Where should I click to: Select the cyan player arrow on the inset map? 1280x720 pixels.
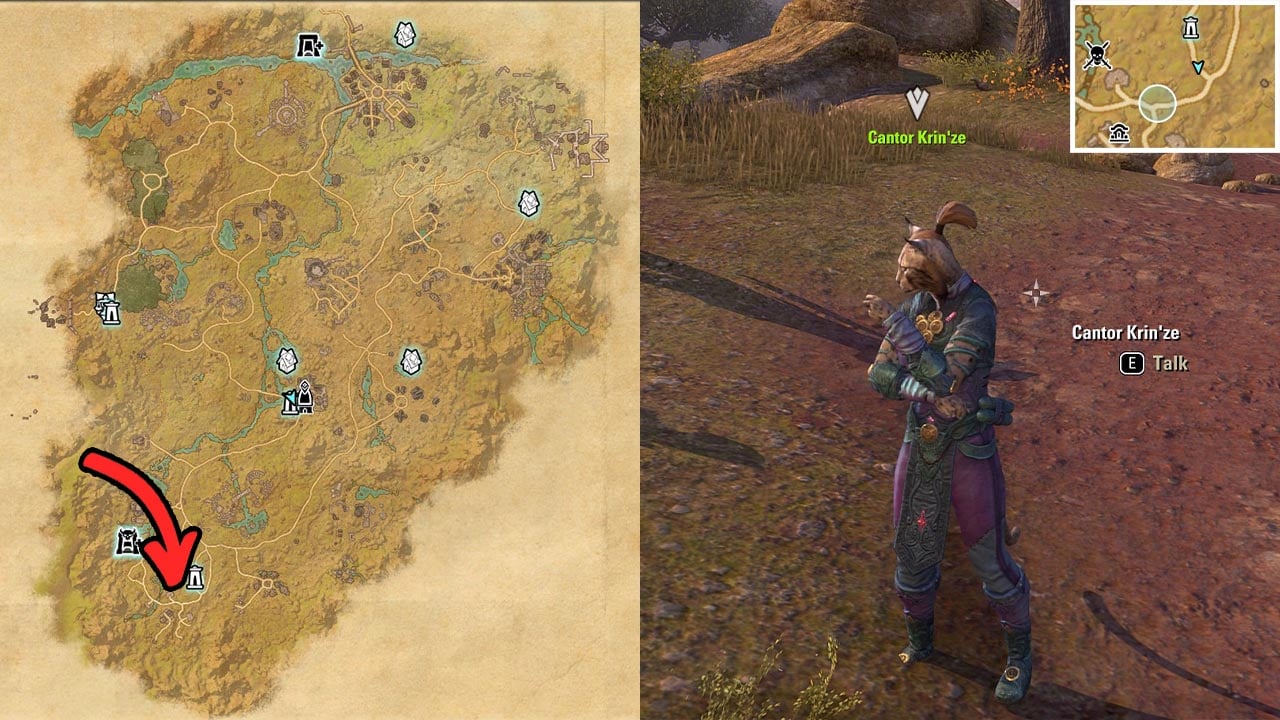pos(1198,67)
